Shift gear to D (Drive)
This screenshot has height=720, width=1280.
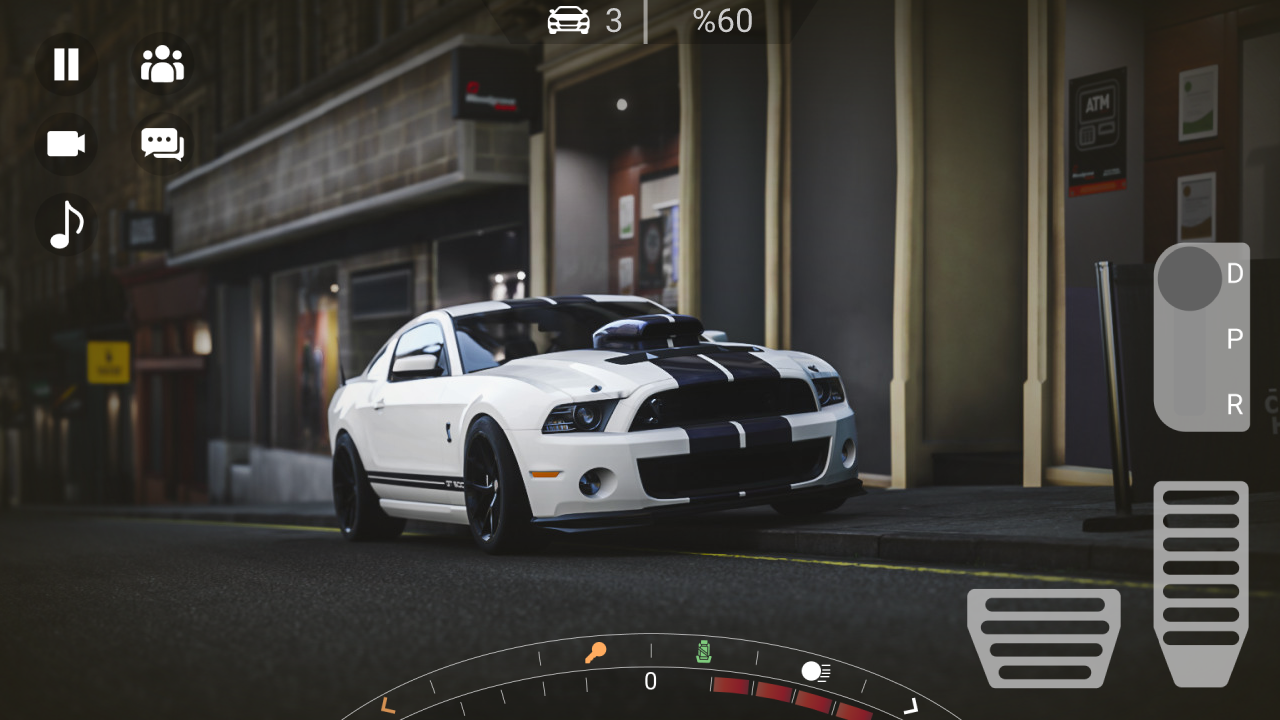click(1234, 274)
